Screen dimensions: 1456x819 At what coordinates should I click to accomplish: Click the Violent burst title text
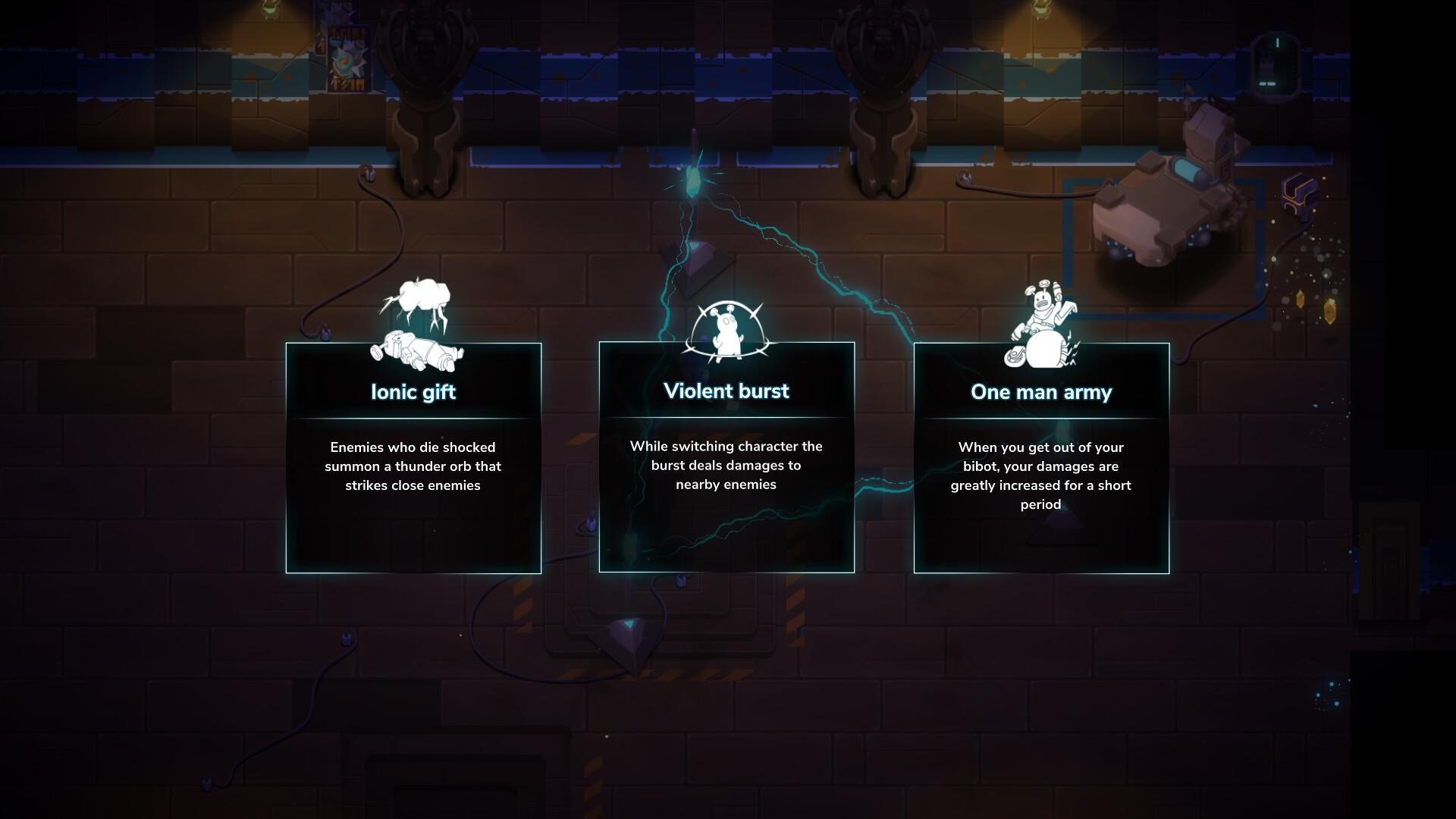[726, 391]
